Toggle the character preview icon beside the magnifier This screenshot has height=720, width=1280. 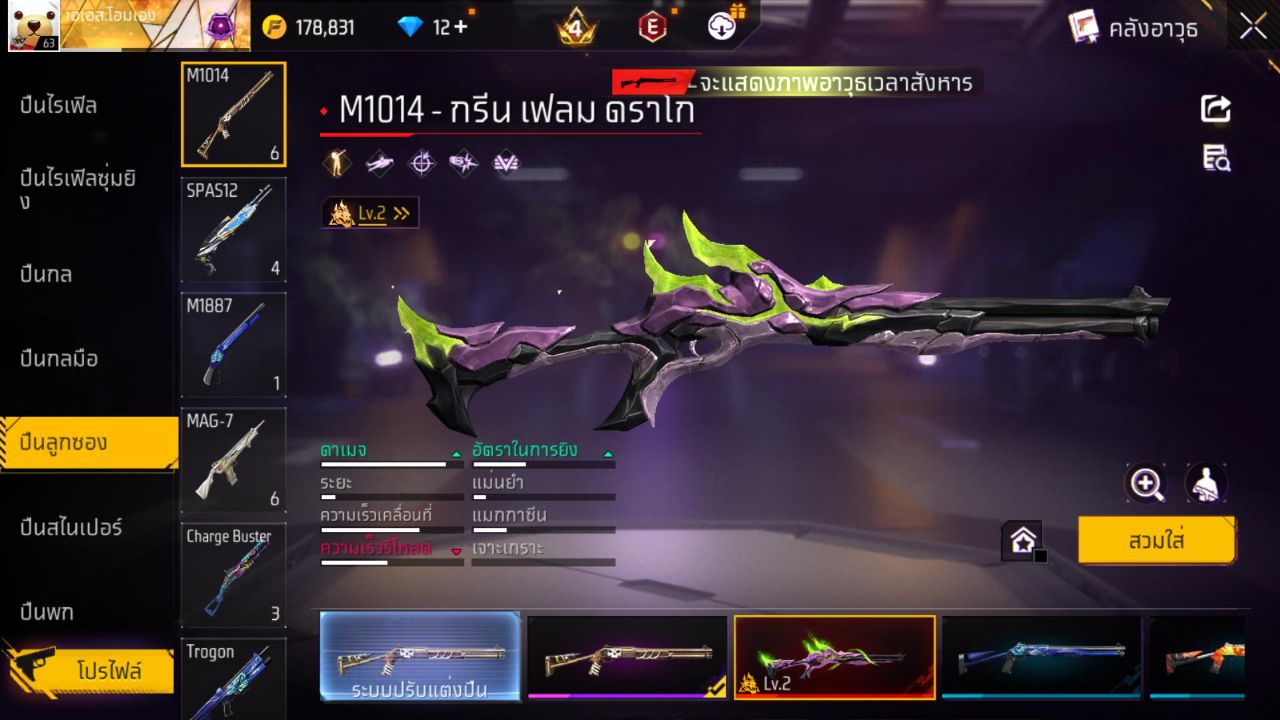tap(1207, 483)
